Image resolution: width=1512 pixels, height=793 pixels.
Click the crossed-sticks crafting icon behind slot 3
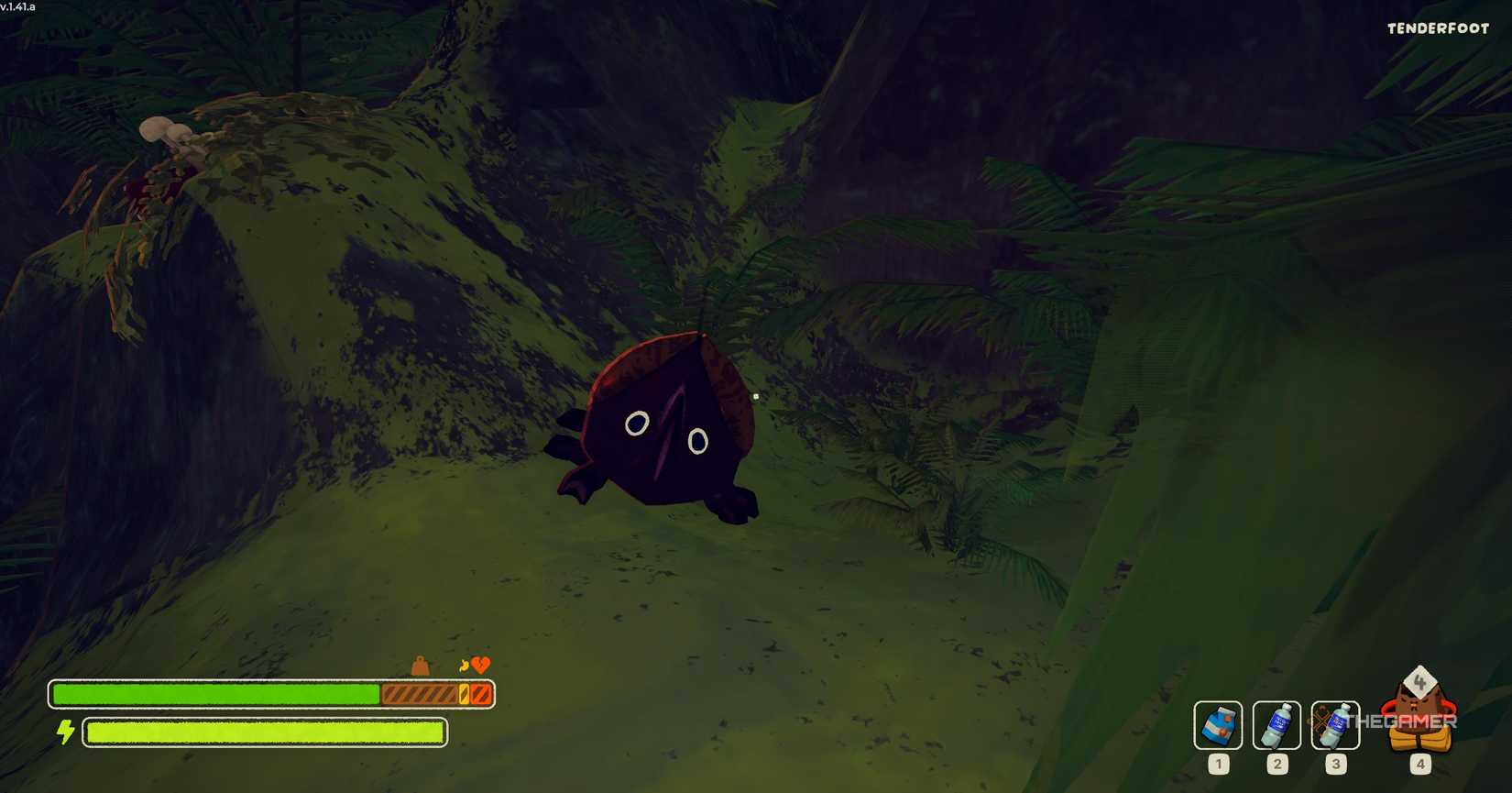pos(1320,718)
